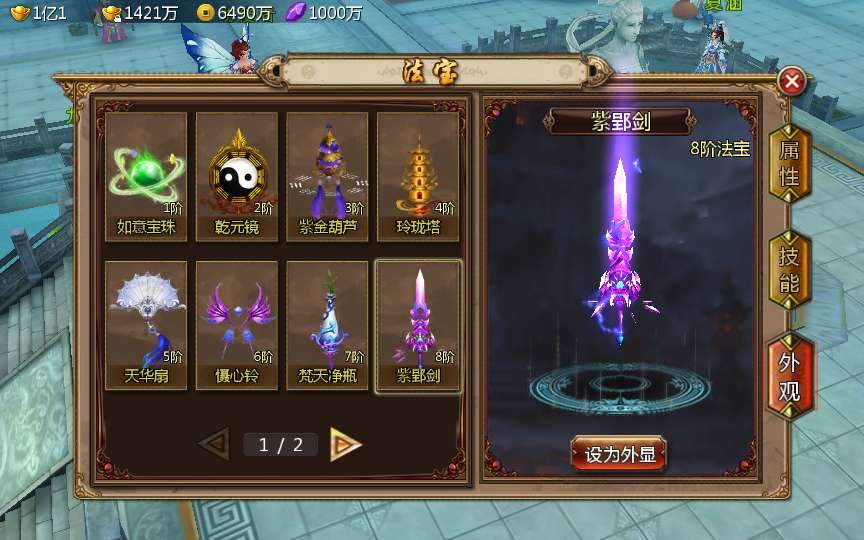Close the 法宝 panel

pos(792,81)
